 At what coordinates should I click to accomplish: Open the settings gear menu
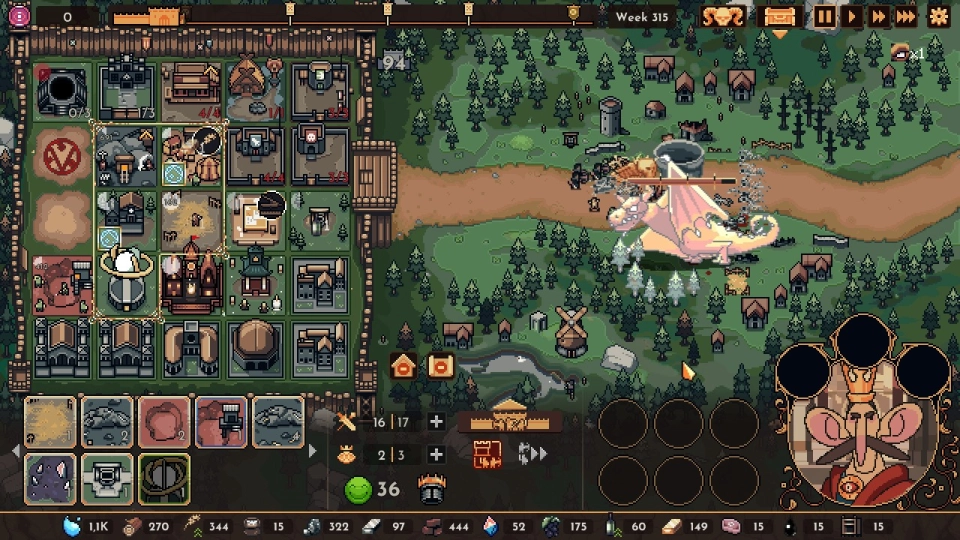938,16
